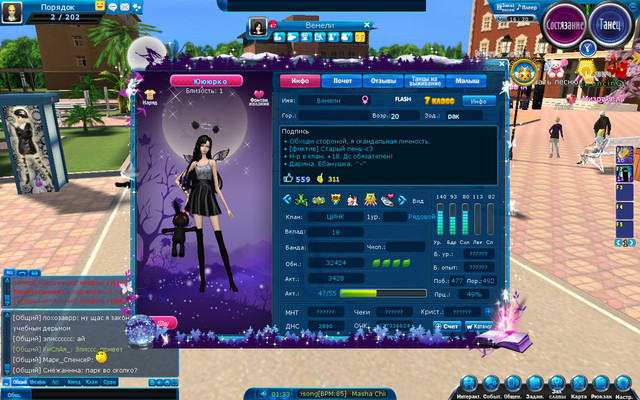Give a thumbs-up like to the profile

[x=290, y=179]
